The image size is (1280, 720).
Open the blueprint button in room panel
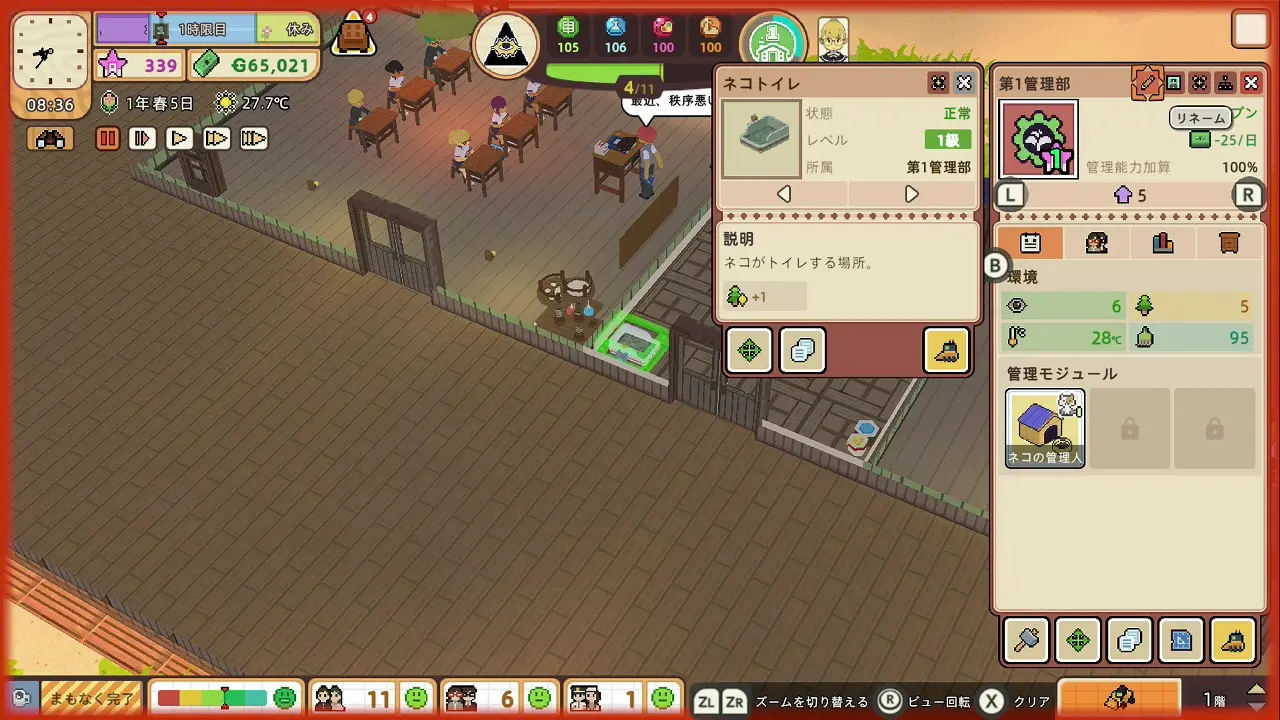tap(1180, 641)
